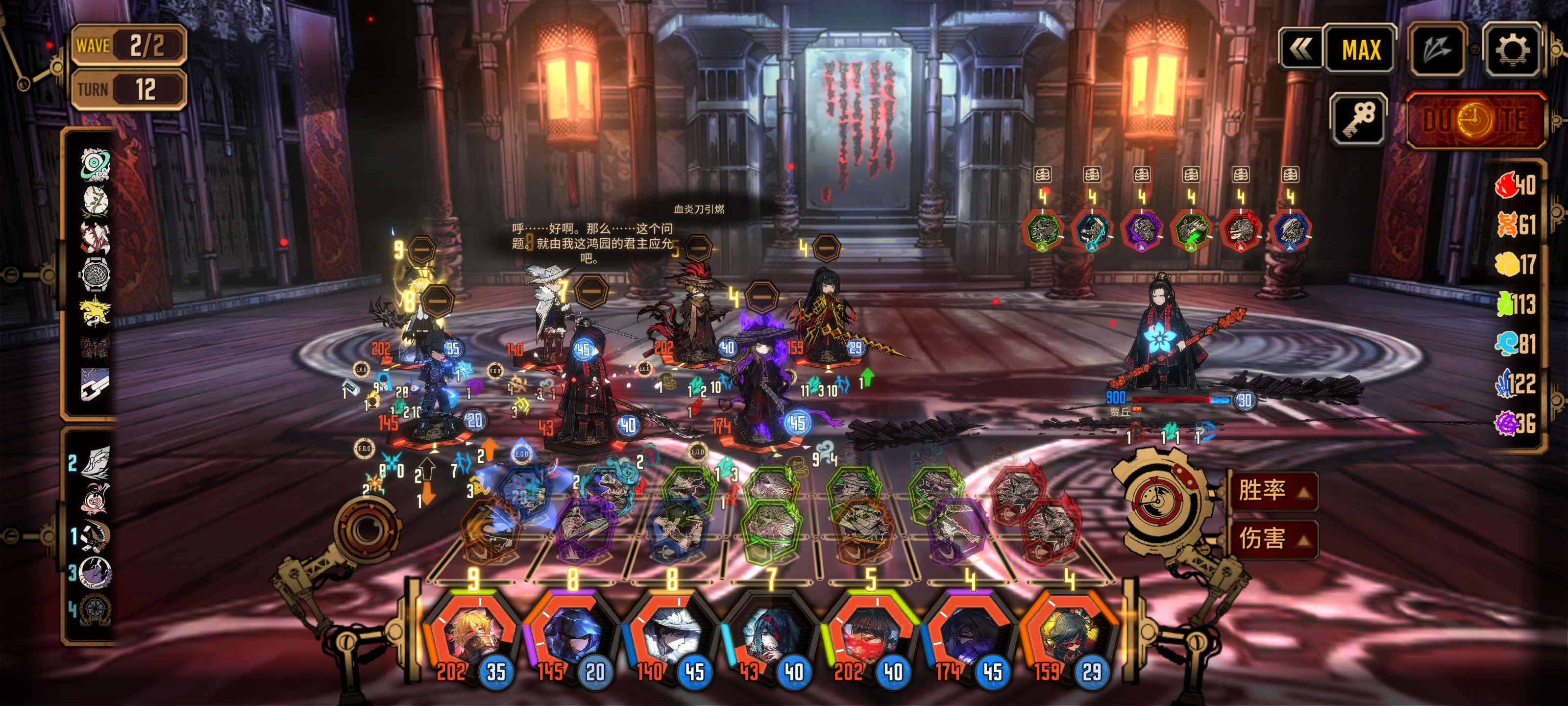The height and width of the screenshot is (706, 1568).
Task: Open the gear settings menu
Action: point(1512,50)
